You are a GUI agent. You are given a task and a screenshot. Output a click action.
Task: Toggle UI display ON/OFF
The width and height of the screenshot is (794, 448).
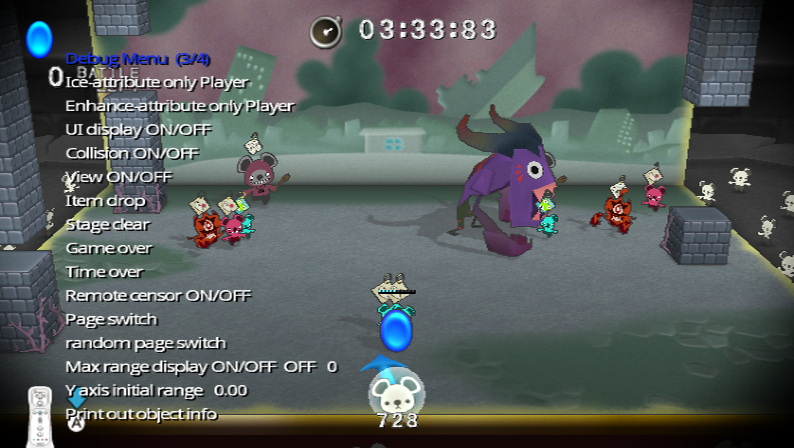tap(139, 129)
